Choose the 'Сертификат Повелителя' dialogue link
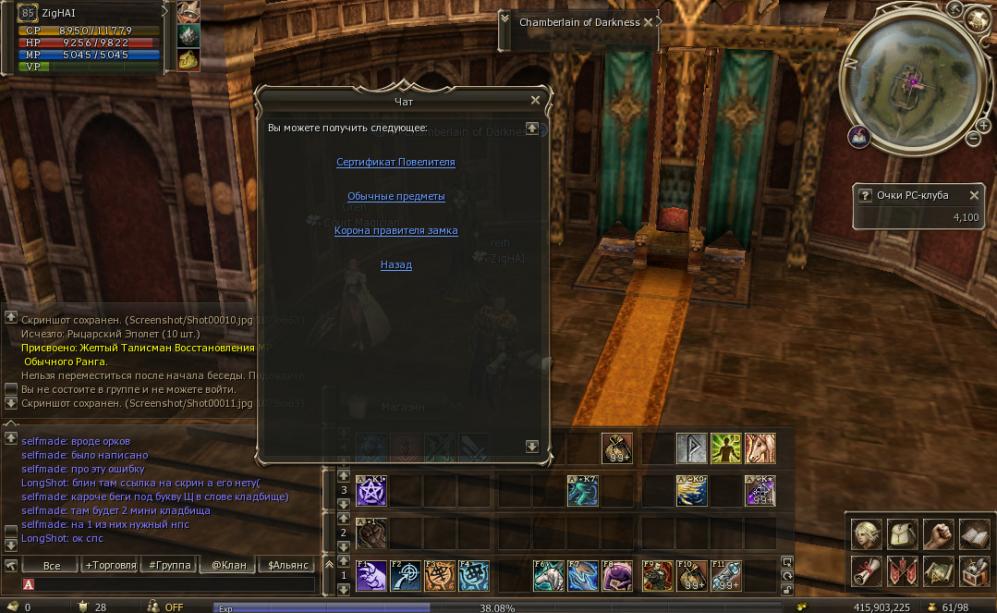Image resolution: width=997 pixels, height=613 pixels. (395, 162)
